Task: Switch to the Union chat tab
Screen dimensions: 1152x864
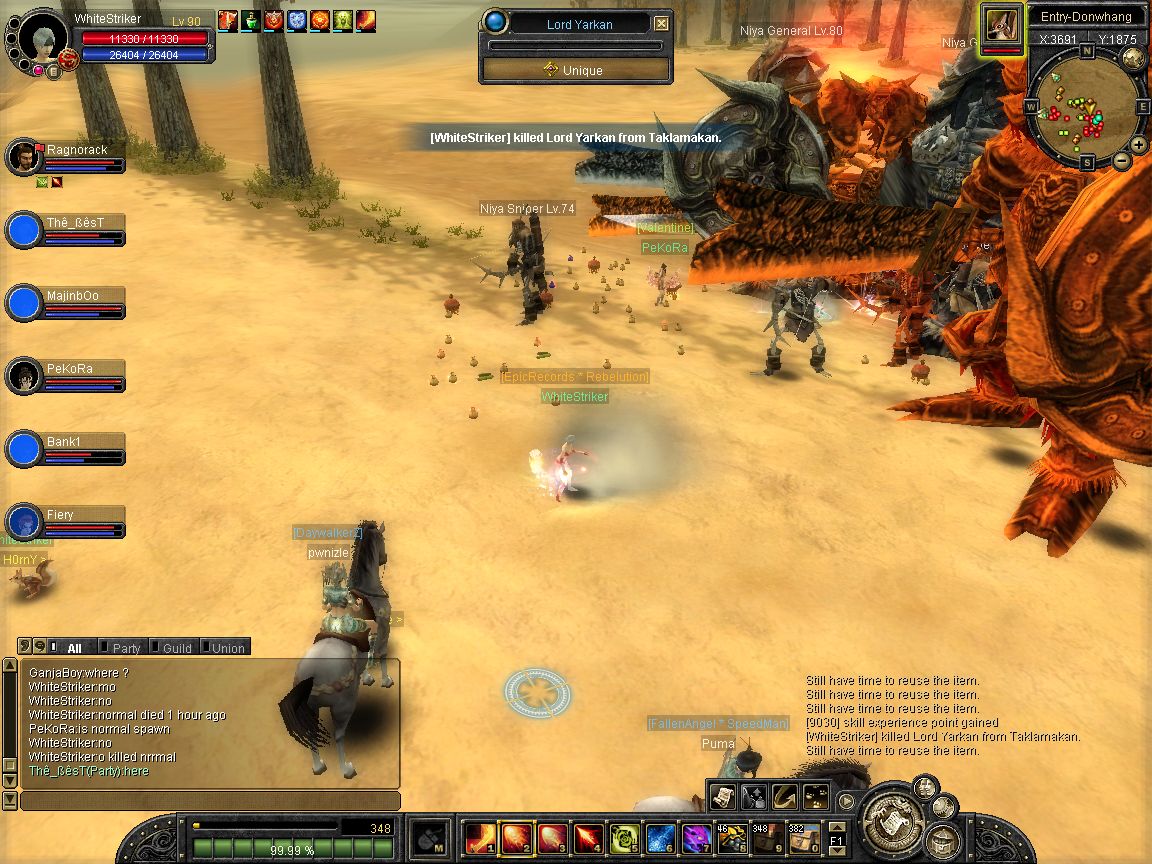Action: (x=227, y=648)
